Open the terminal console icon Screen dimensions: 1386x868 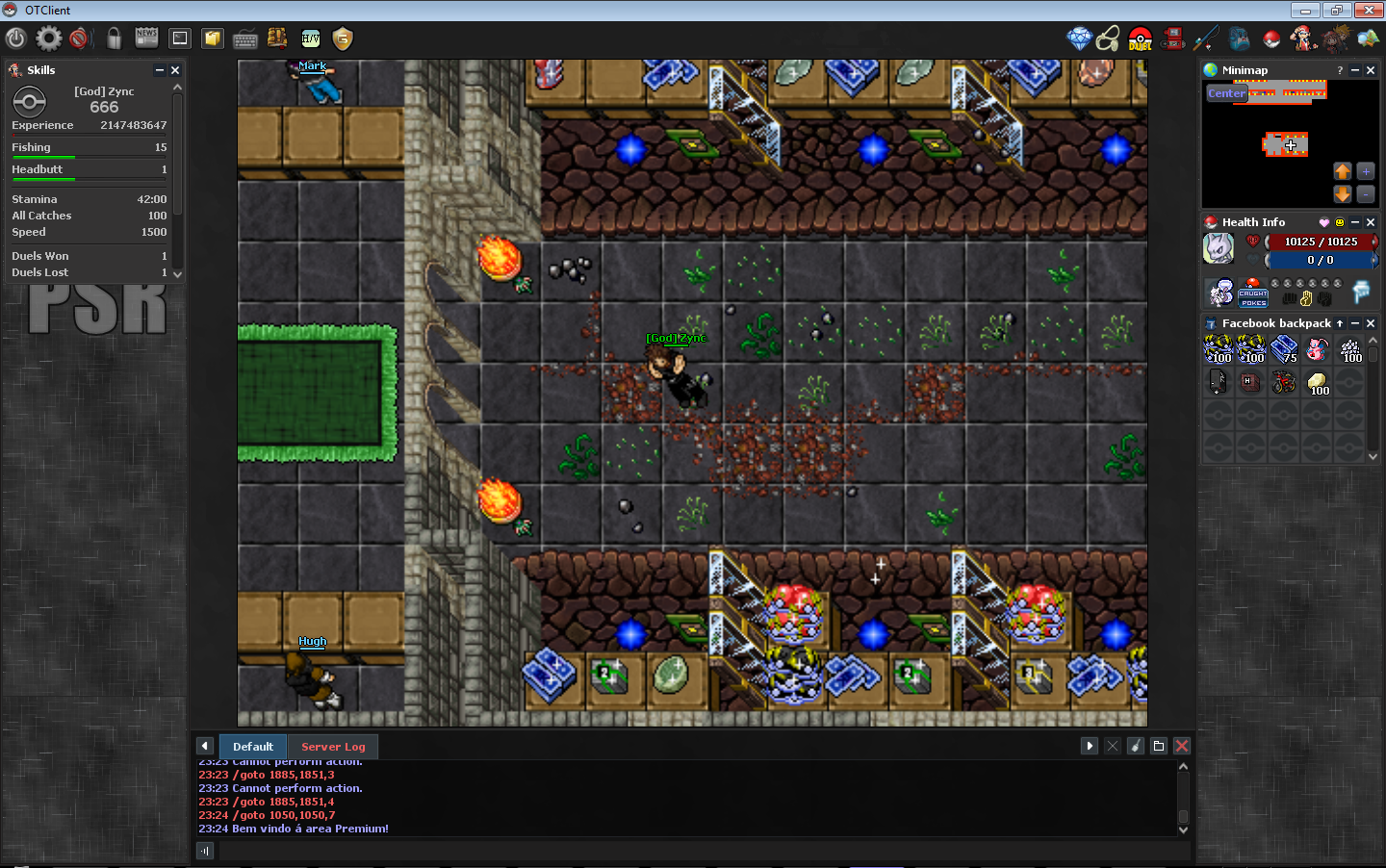coord(180,38)
